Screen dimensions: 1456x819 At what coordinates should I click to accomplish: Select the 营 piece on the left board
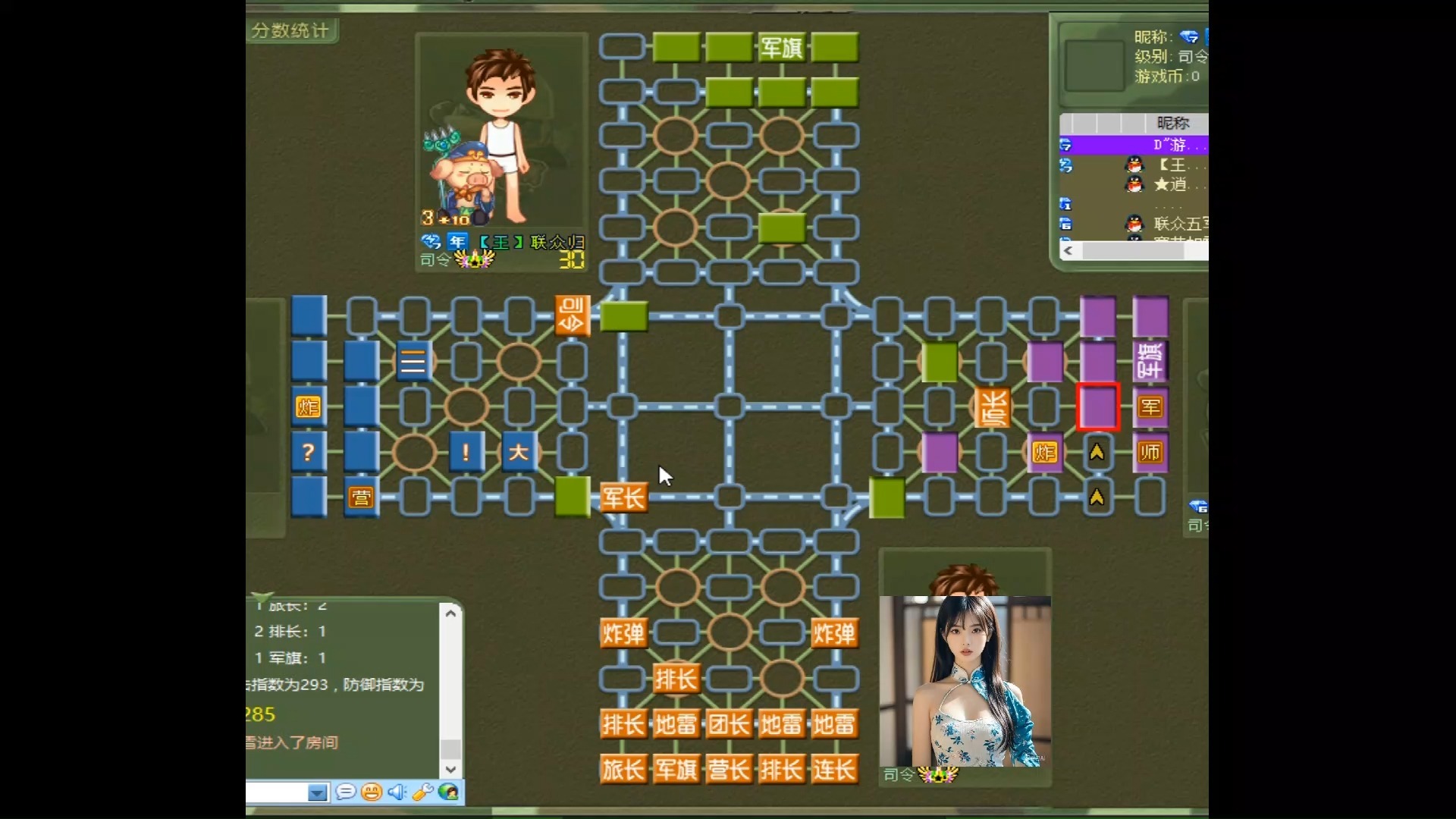click(362, 497)
